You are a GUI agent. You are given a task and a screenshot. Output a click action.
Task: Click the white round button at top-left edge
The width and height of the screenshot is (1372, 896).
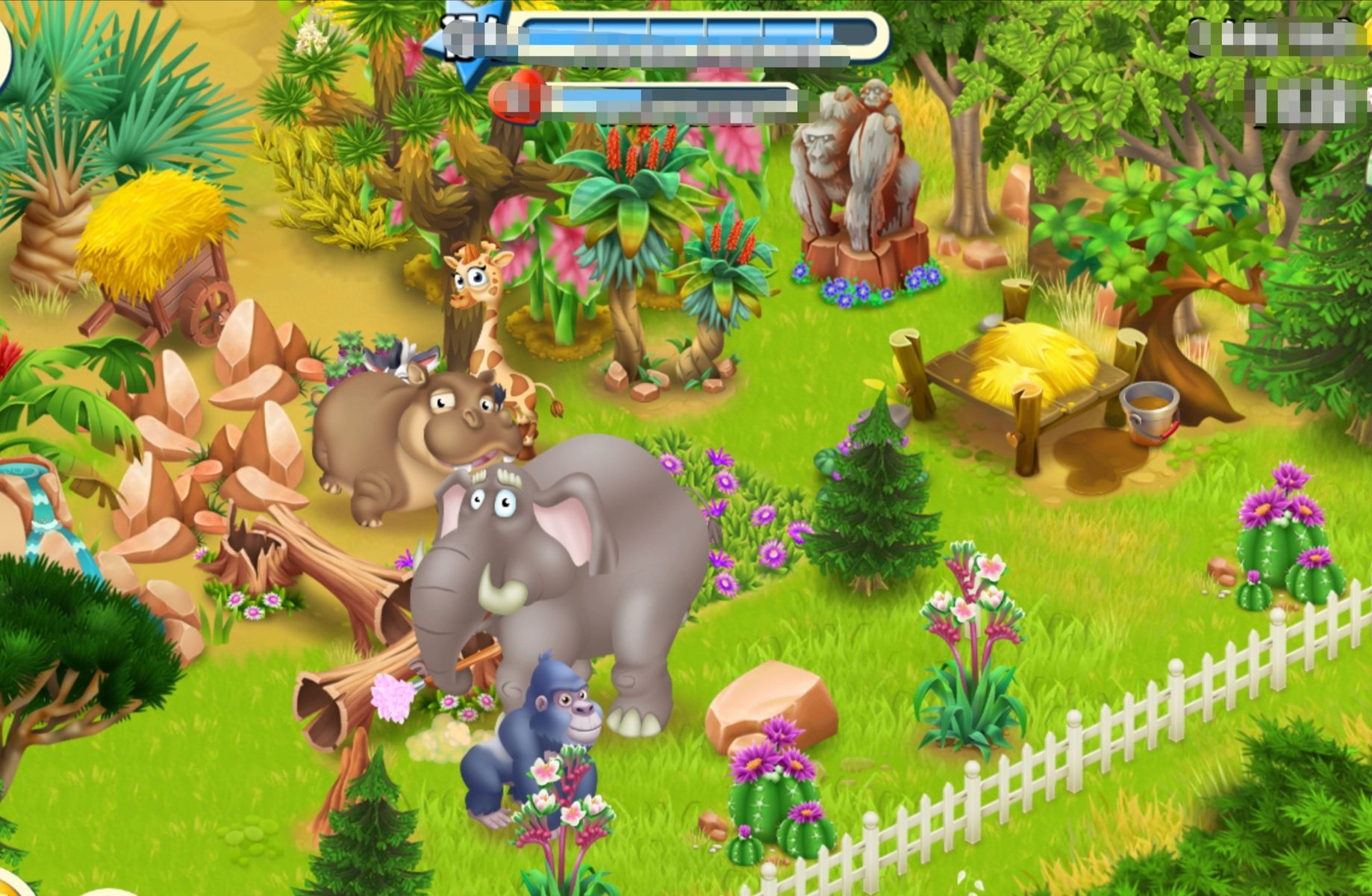4,56
